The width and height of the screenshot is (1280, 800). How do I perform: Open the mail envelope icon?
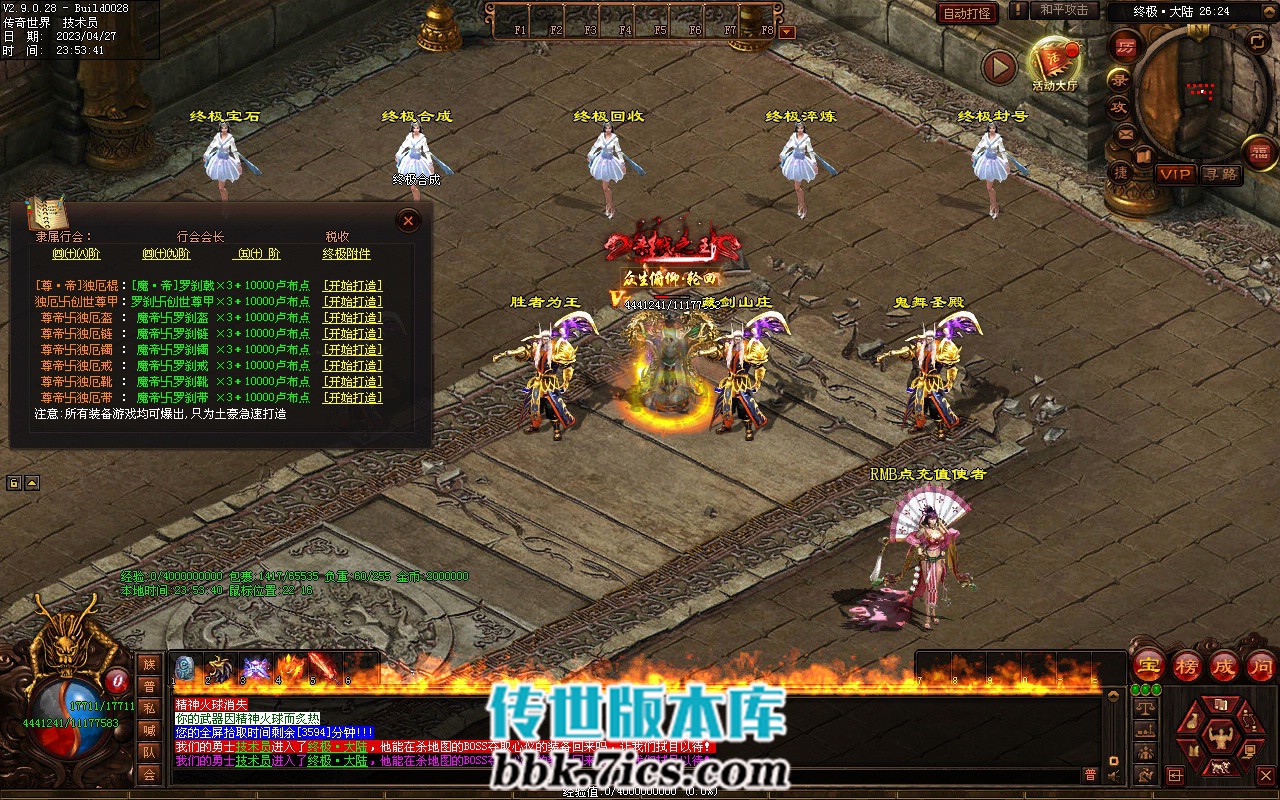[1125, 134]
